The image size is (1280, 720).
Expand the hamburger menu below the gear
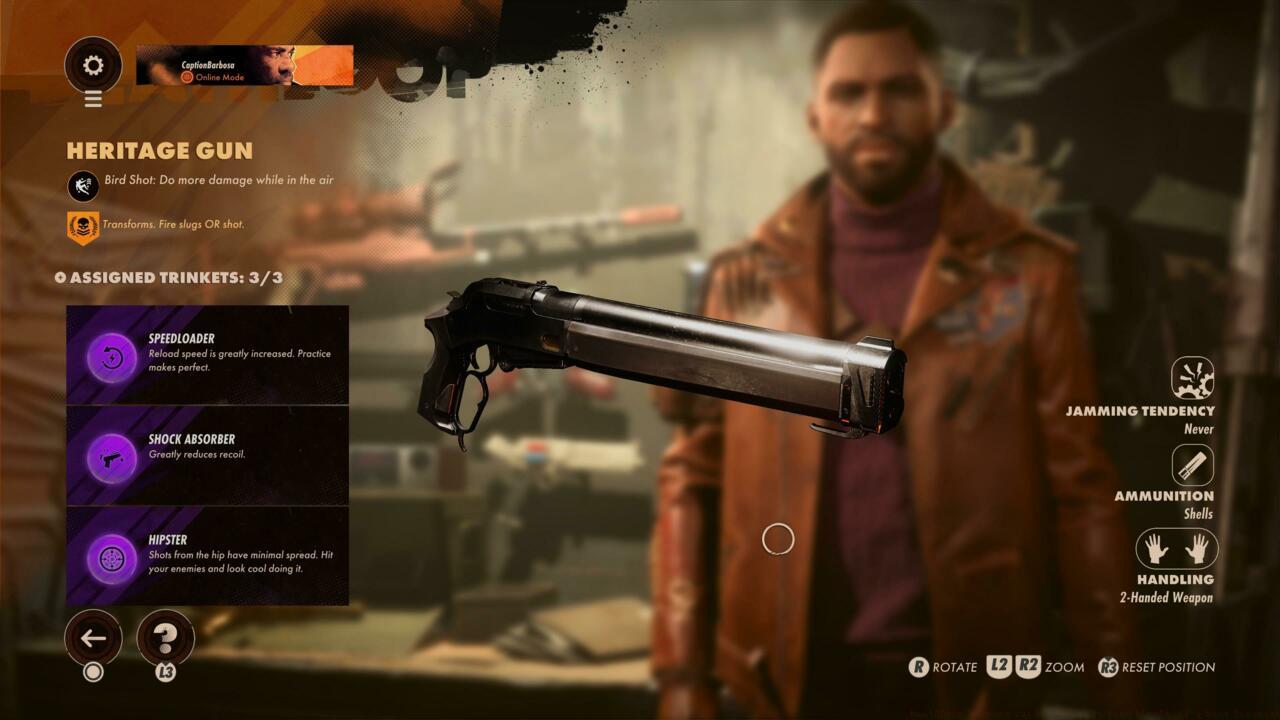[93, 99]
